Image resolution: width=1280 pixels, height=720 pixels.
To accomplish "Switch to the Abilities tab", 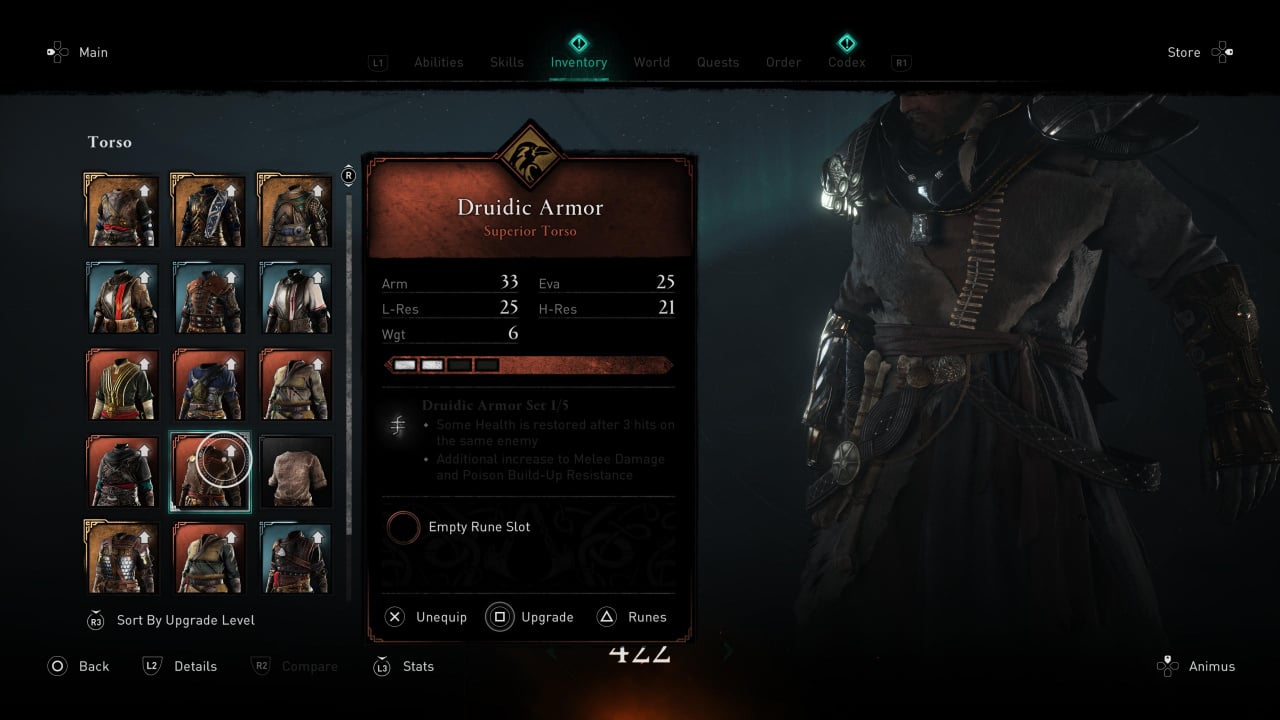I will pyautogui.click(x=438, y=62).
